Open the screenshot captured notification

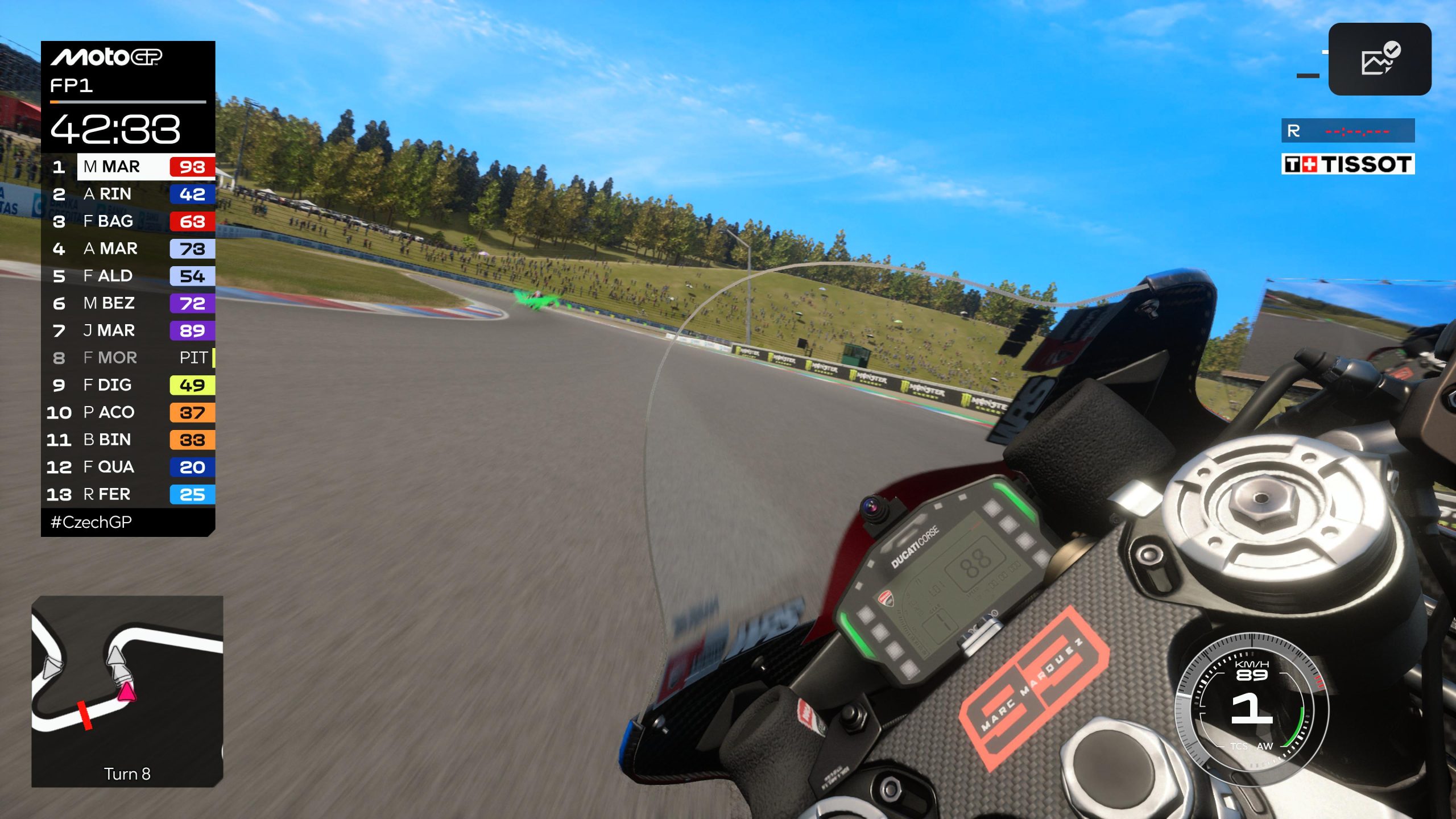1379,59
